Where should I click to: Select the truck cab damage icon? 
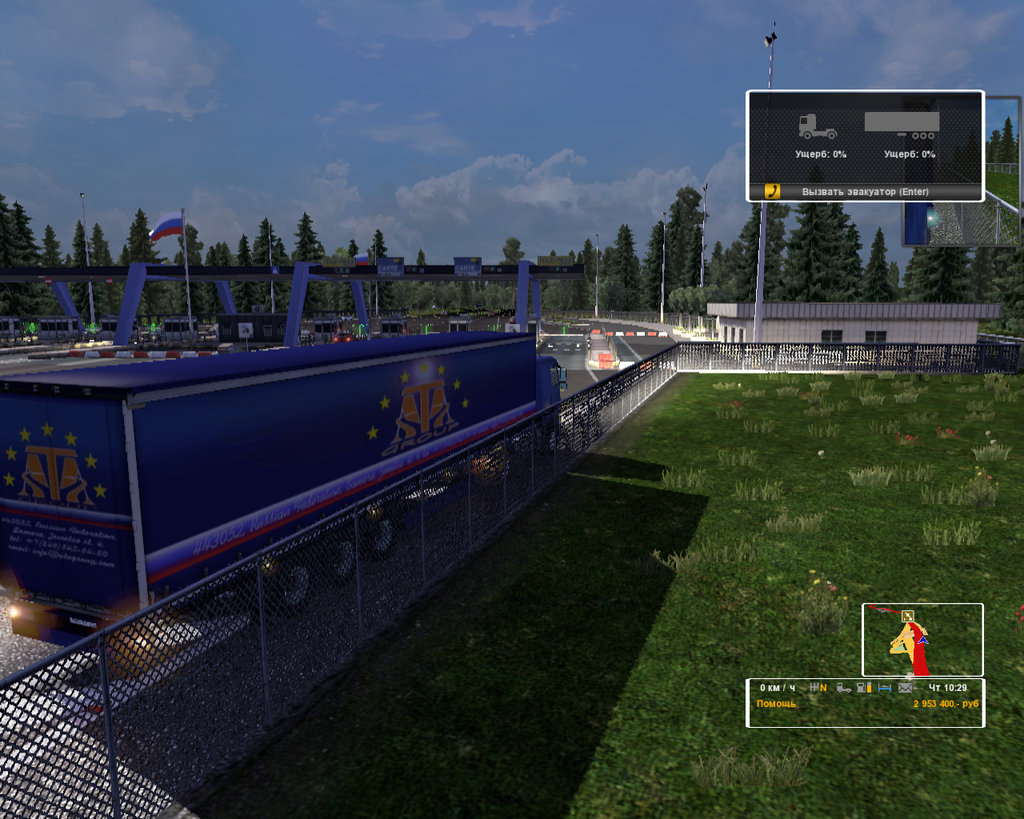tap(817, 127)
